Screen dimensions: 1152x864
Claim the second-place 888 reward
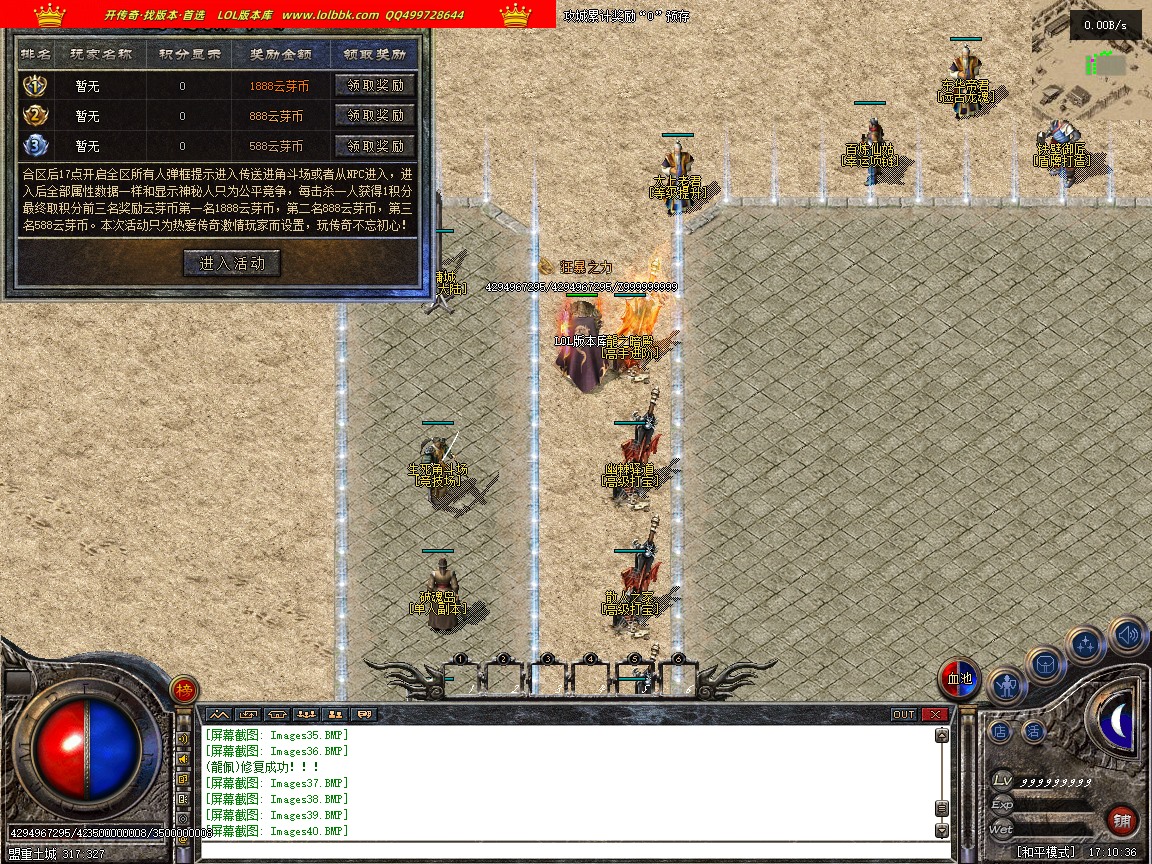coord(375,116)
